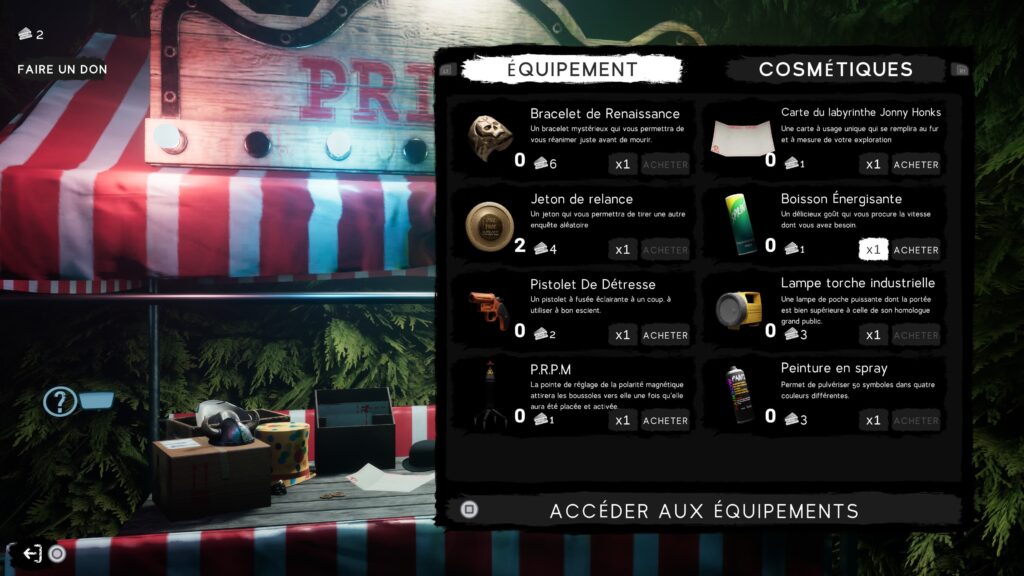Buy the P.R.P.M item
Screen dimensions: 1024x576
pyautogui.click(x=665, y=421)
